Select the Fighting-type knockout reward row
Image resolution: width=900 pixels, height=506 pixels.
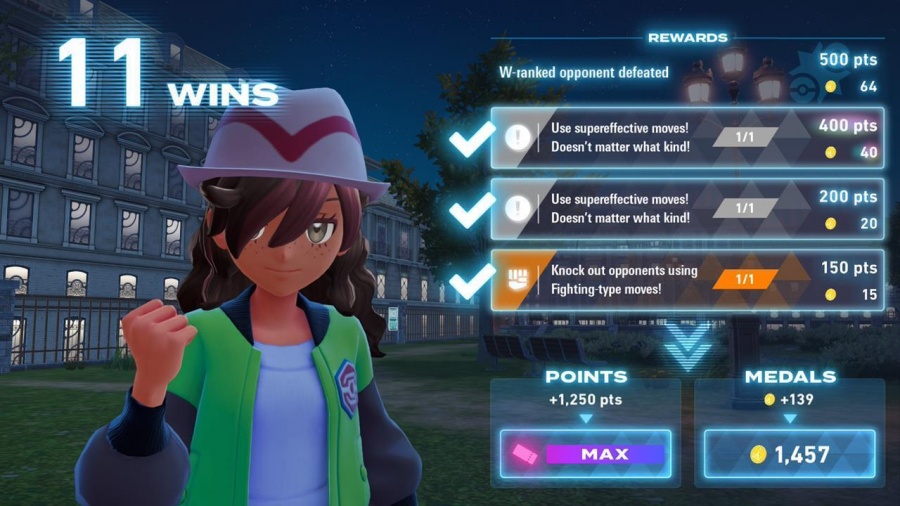688,280
